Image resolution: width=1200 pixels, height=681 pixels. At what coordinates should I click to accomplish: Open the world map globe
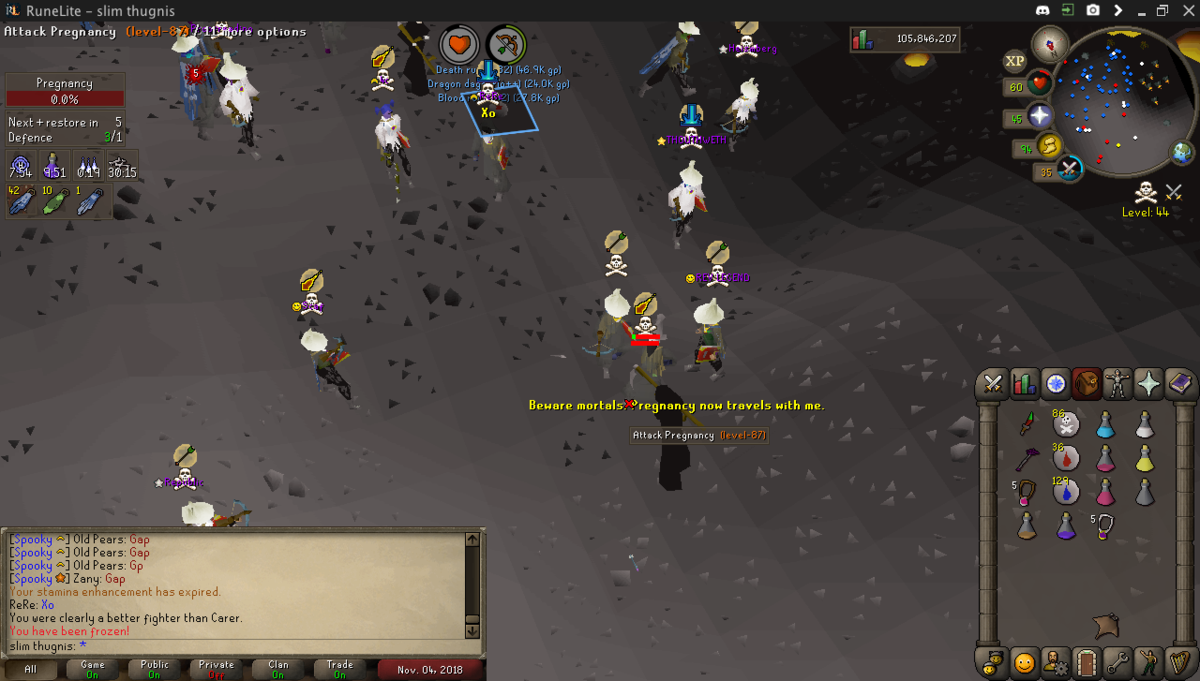tap(1183, 153)
